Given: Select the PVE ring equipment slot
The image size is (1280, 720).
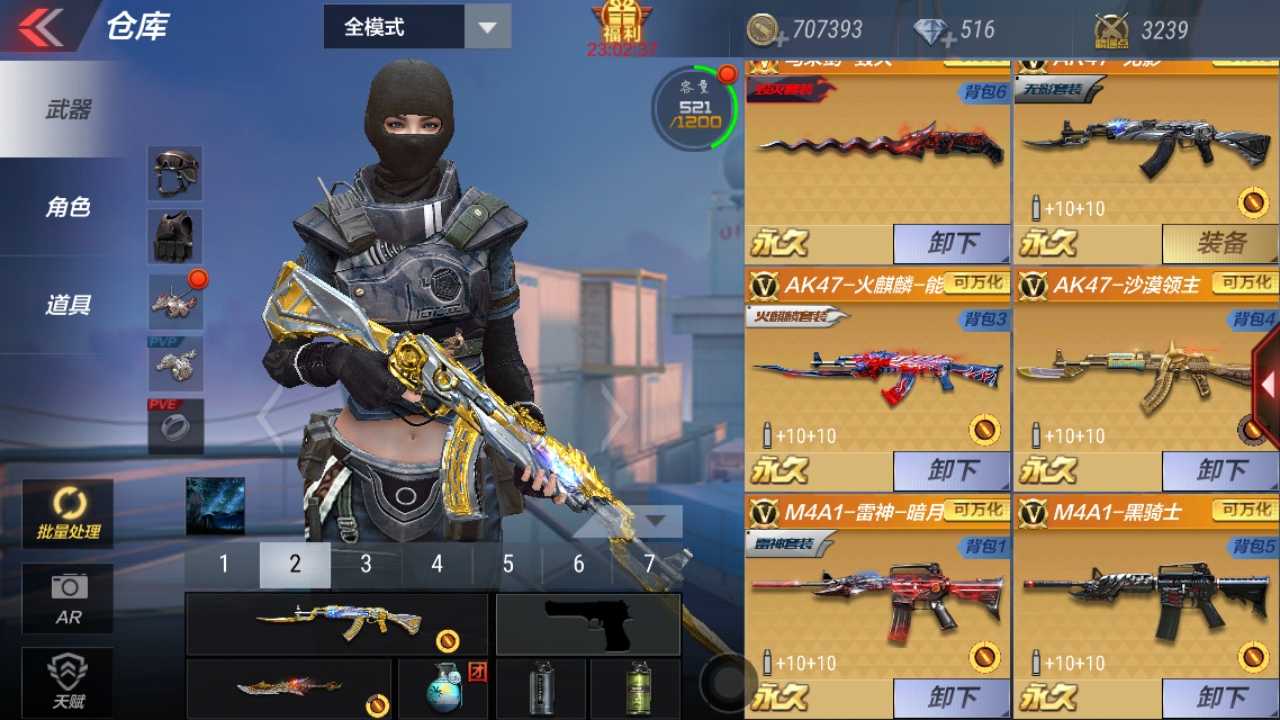Looking at the screenshot, I should click(175, 427).
